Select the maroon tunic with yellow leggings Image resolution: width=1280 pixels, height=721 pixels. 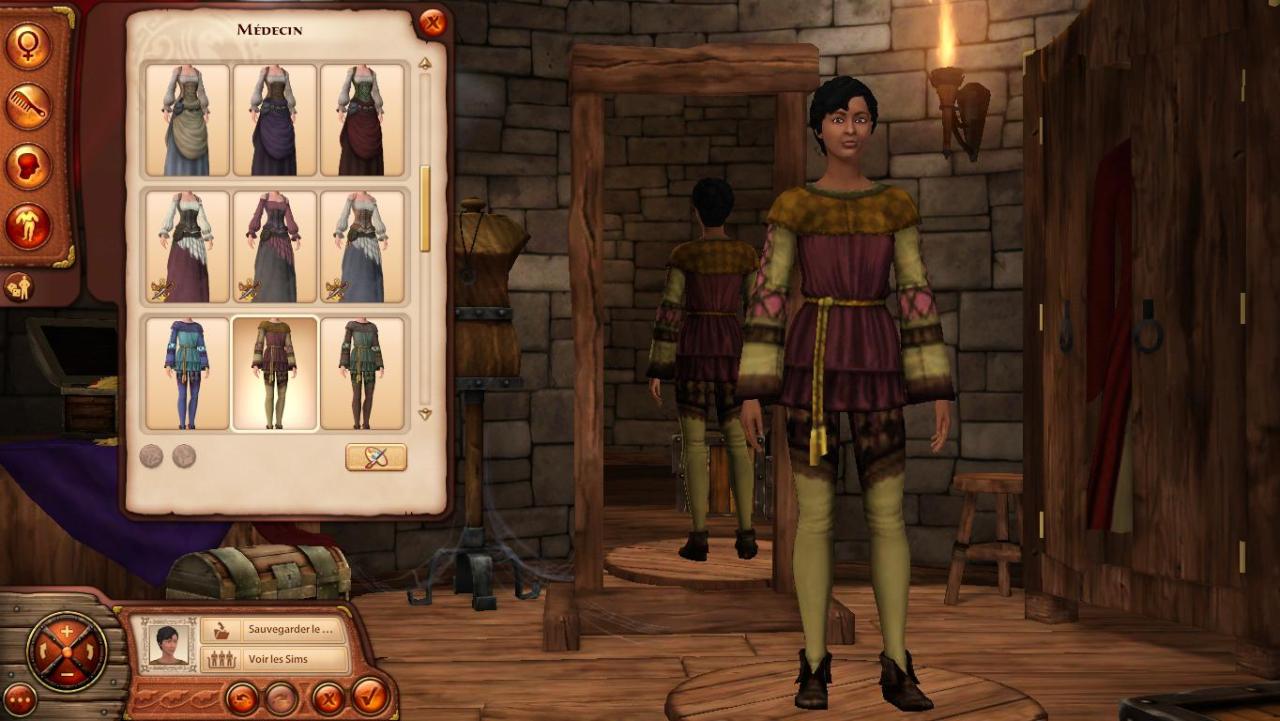coord(275,373)
